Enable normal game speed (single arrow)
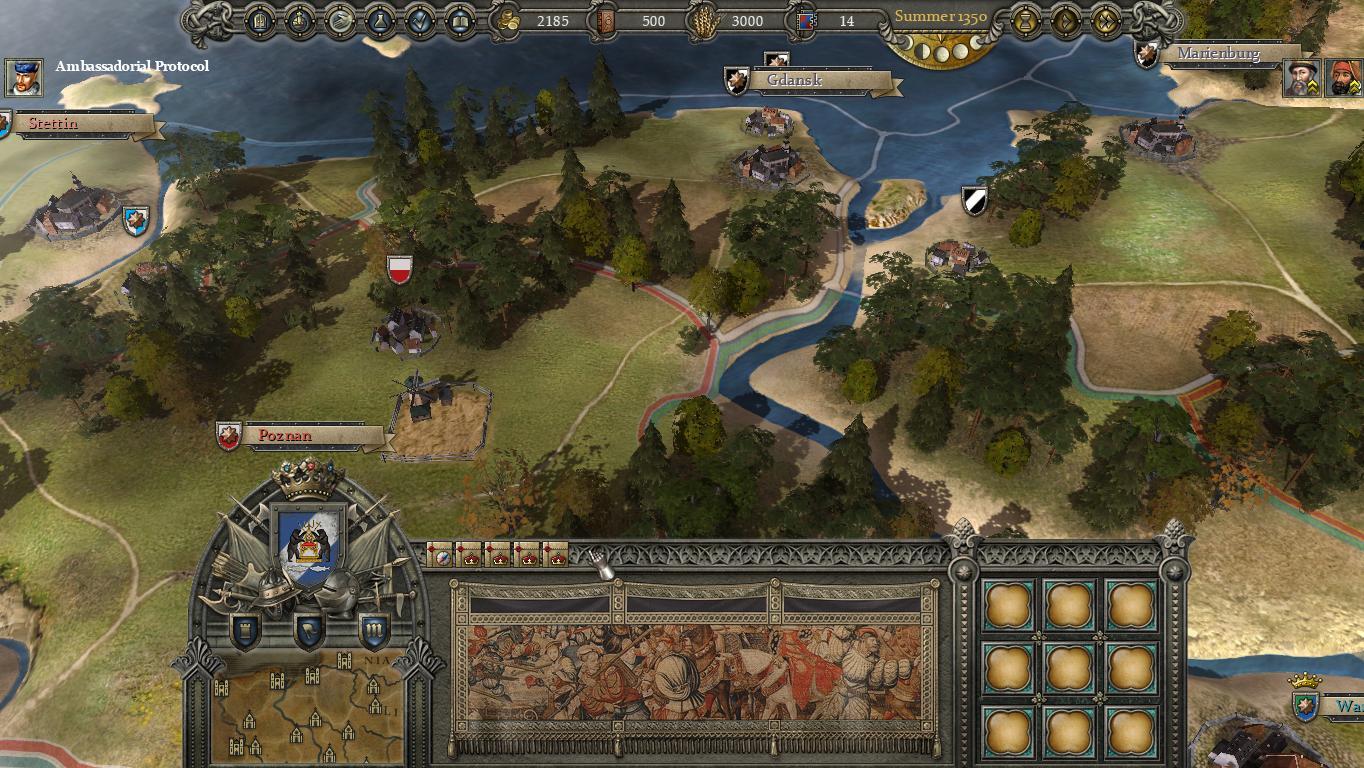This screenshot has width=1364, height=768. pos(1065,20)
